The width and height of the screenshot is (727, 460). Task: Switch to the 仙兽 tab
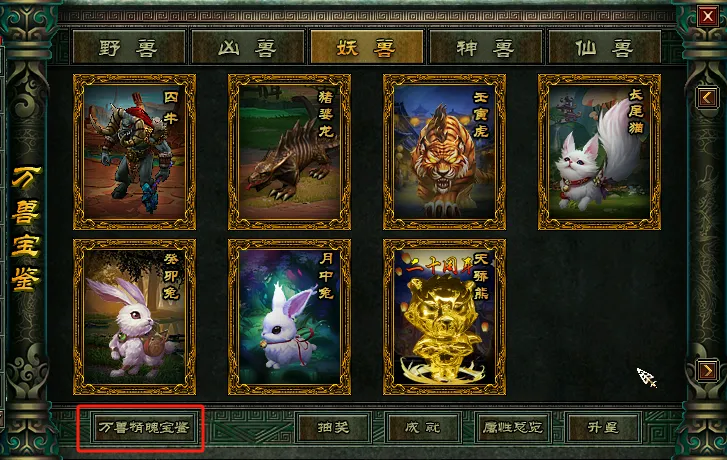coord(604,47)
